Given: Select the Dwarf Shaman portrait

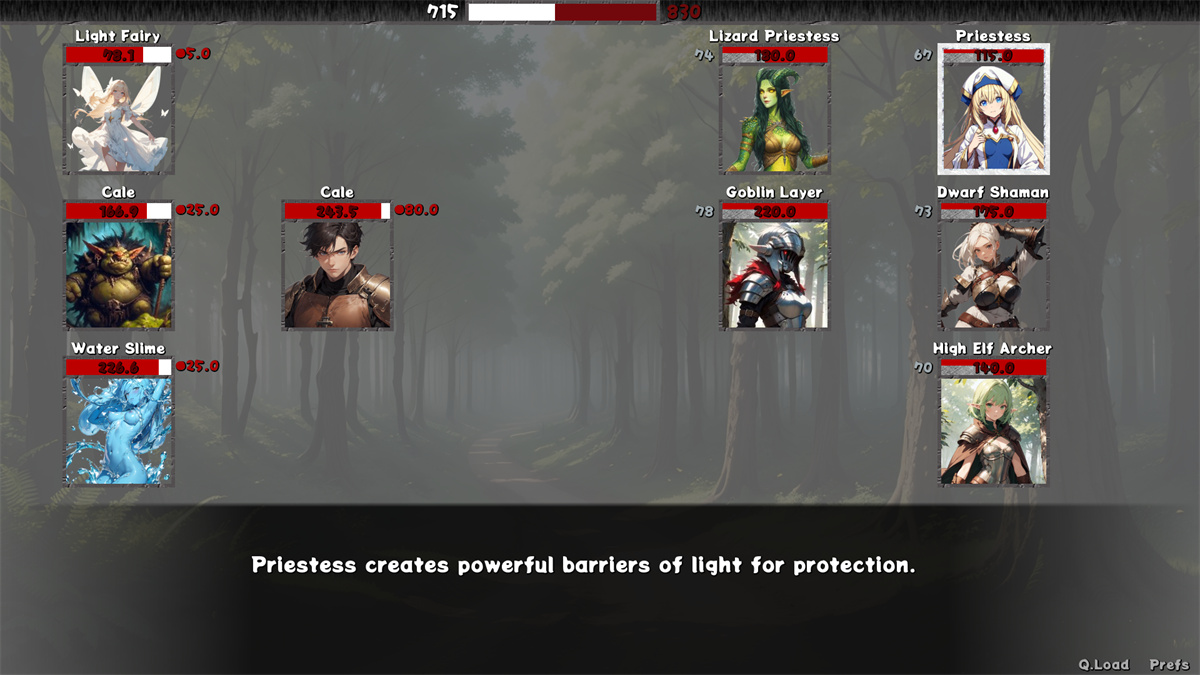Looking at the screenshot, I should pyautogui.click(x=993, y=275).
